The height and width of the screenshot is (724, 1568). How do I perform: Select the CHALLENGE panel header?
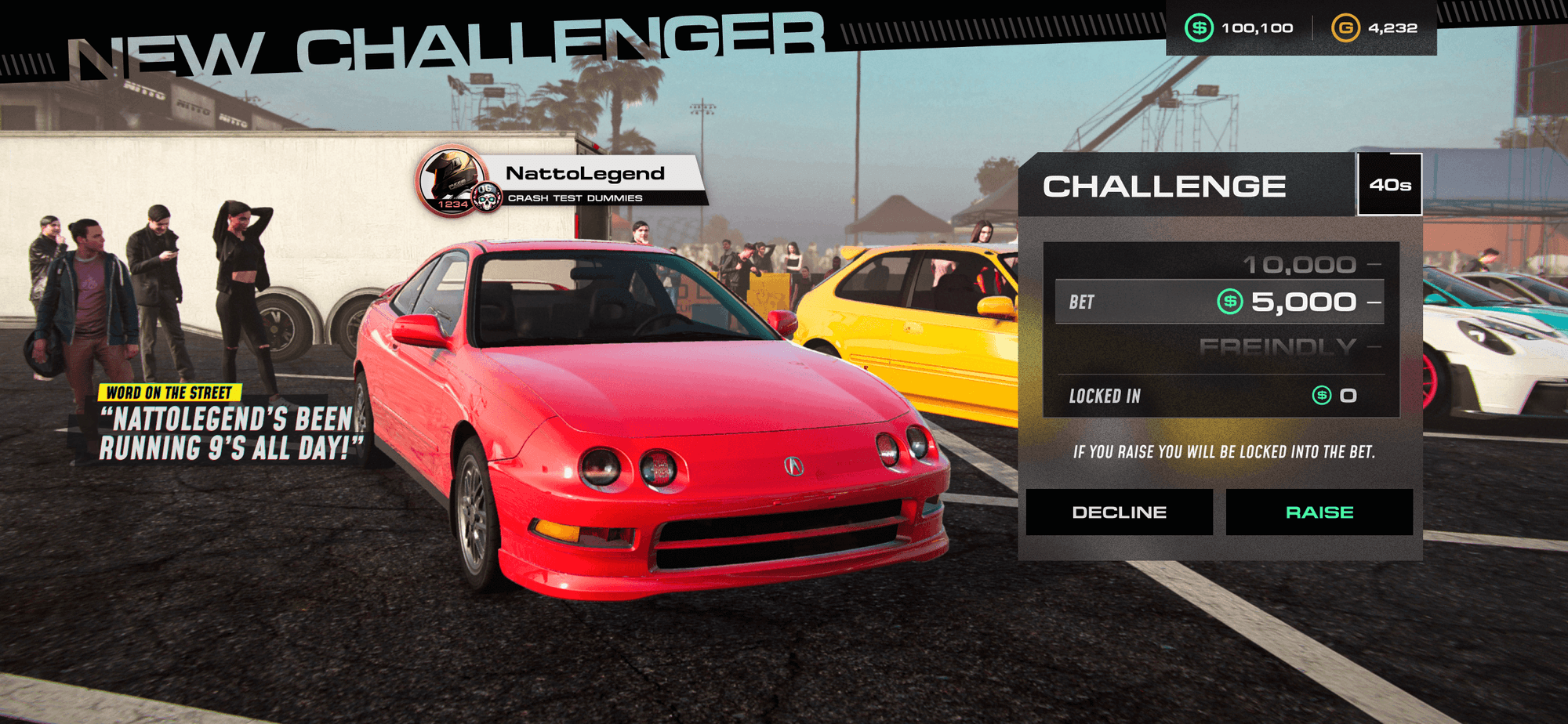[x=1166, y=185]
